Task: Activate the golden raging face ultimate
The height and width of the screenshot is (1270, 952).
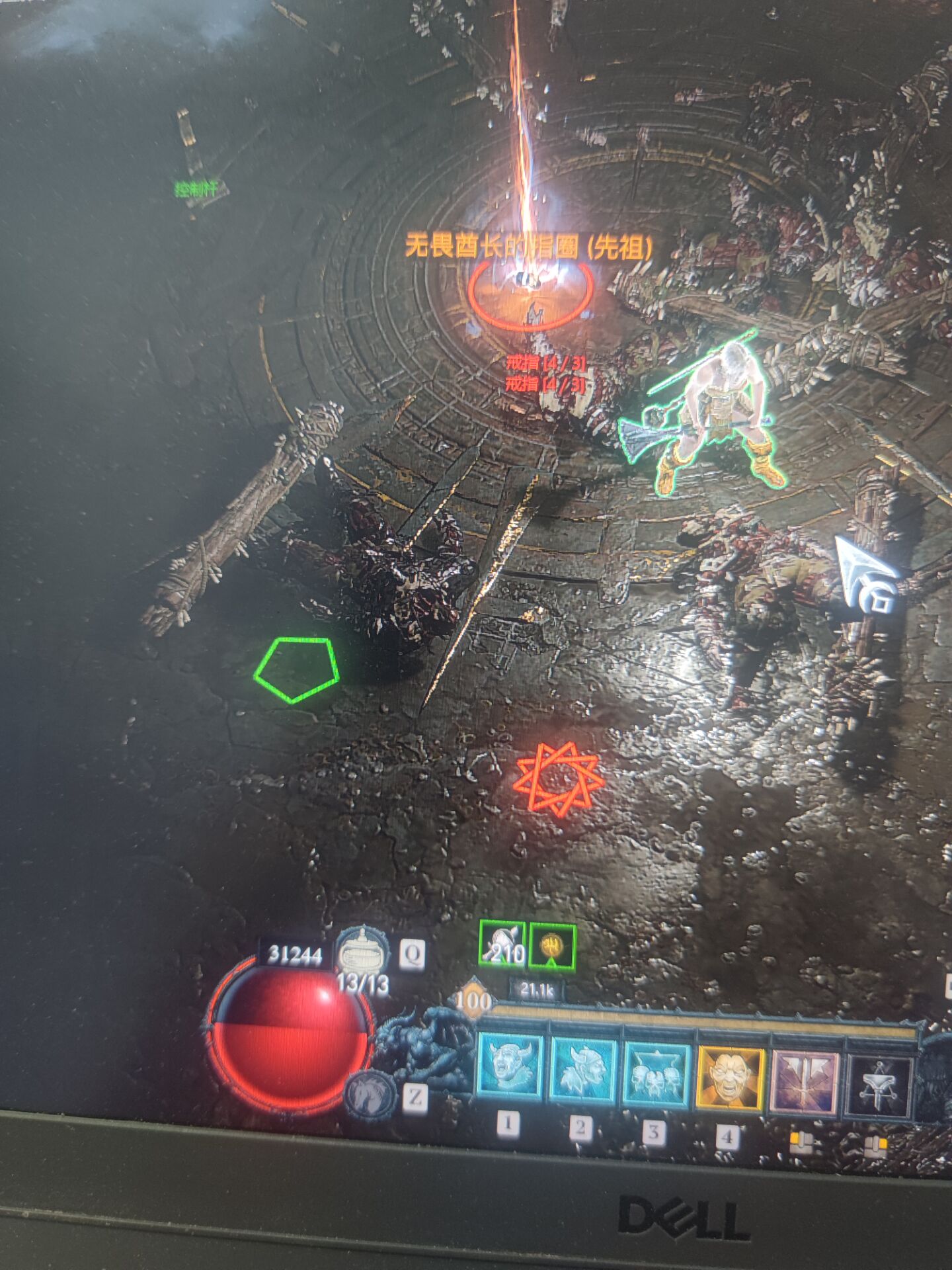Action: (x=731, y=1078)
